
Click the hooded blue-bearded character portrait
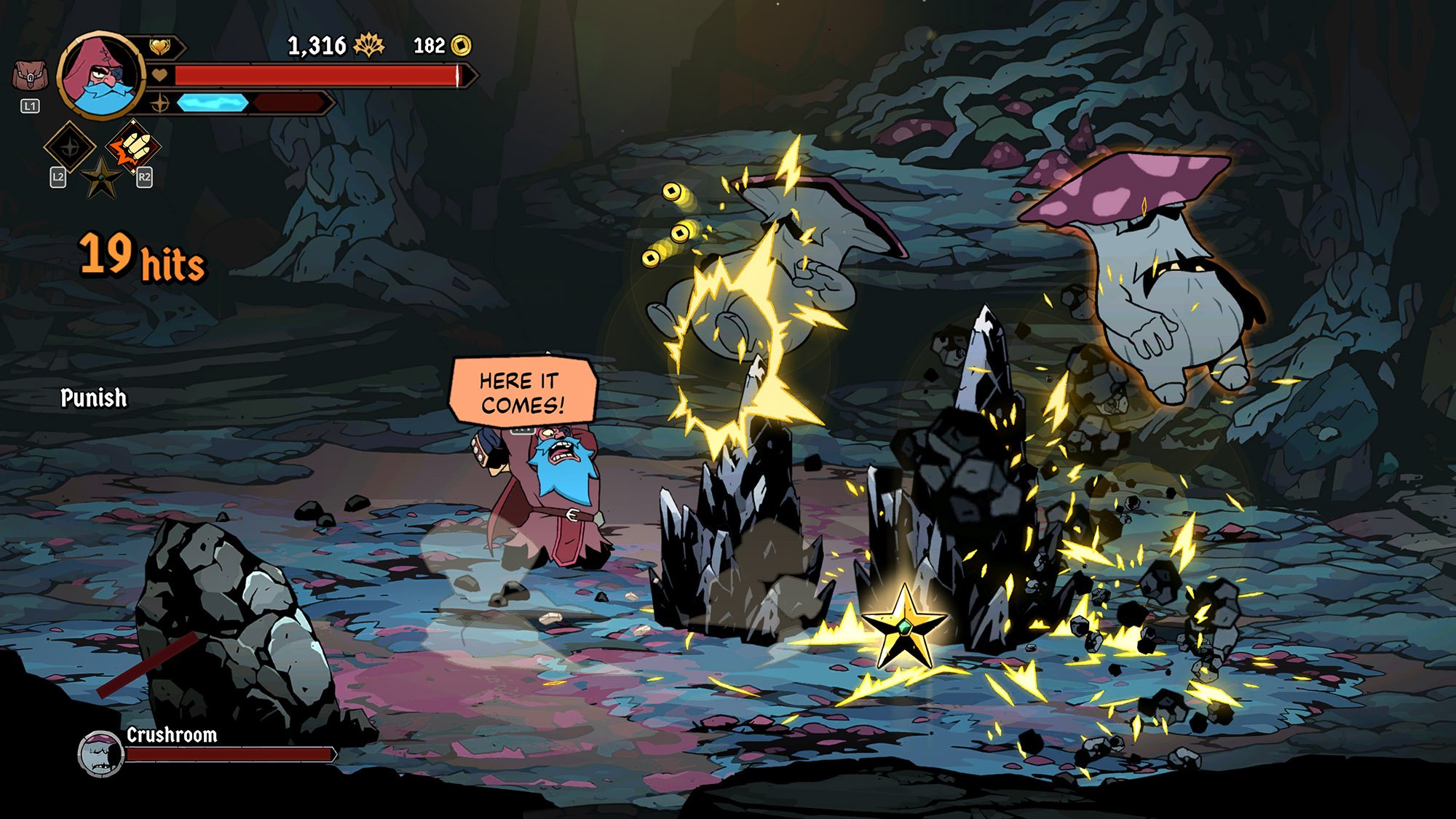click(x=100, y=74)
